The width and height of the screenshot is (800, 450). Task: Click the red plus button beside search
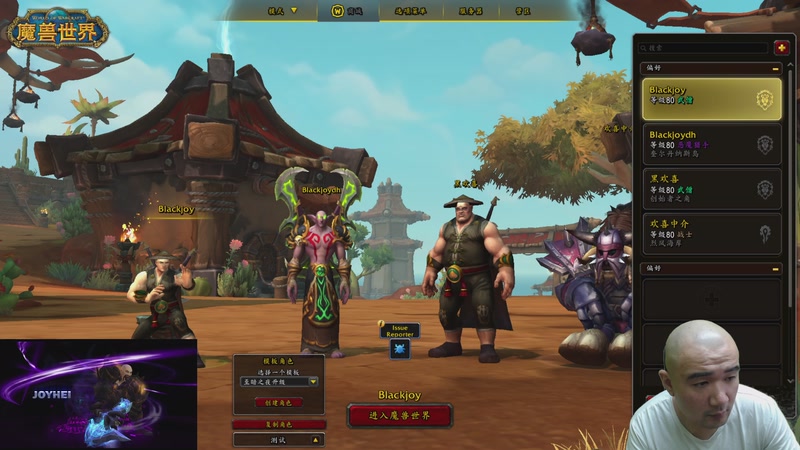click(781, 47)
